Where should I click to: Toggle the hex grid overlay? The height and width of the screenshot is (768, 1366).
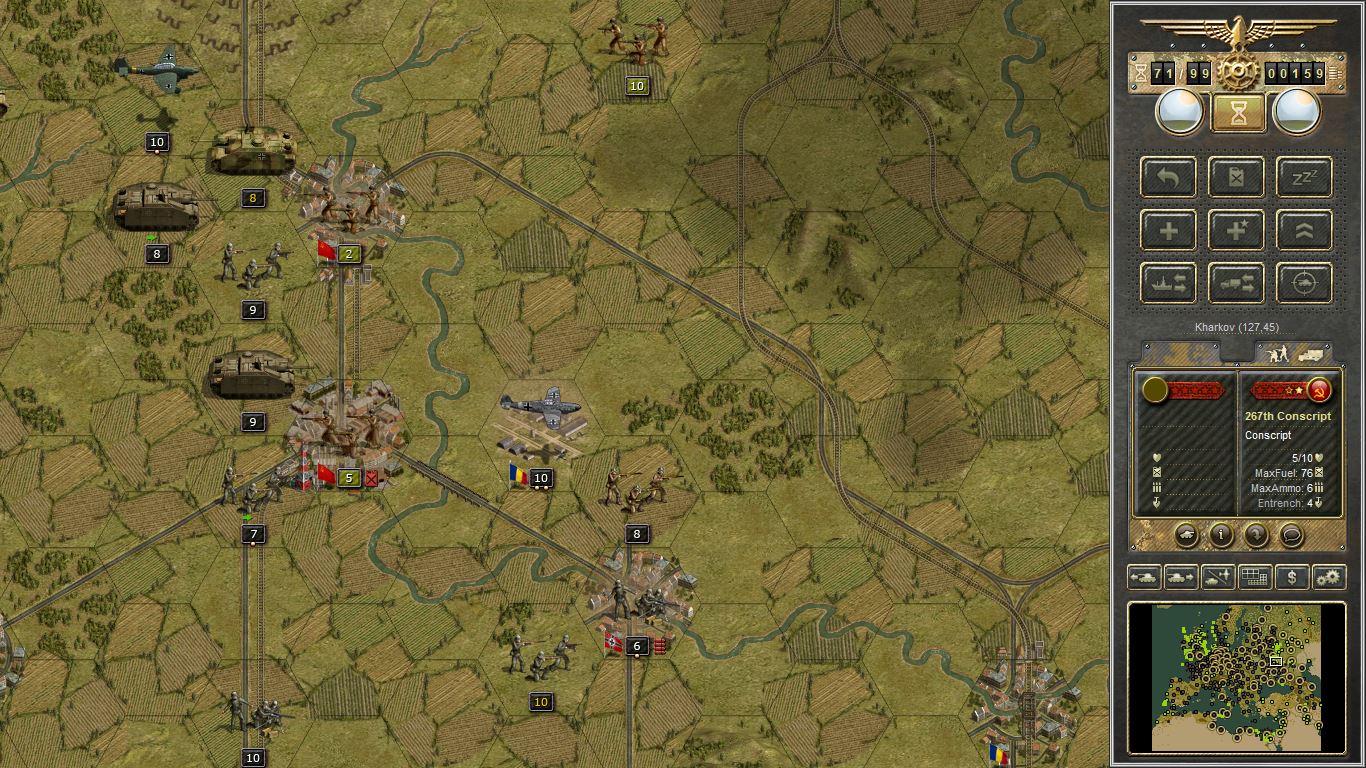1255,577
